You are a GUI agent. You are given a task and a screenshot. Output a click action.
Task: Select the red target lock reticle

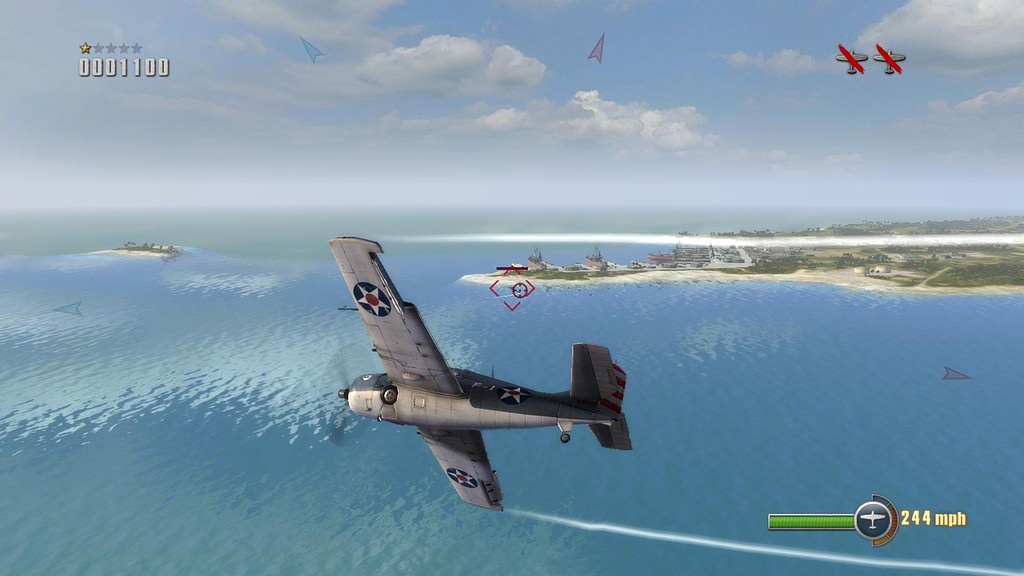coord(512,289)
